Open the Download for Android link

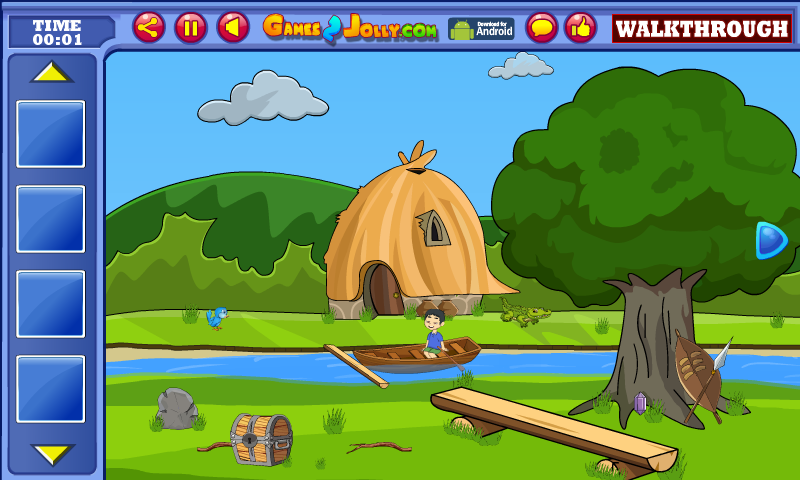pos(481,28)
